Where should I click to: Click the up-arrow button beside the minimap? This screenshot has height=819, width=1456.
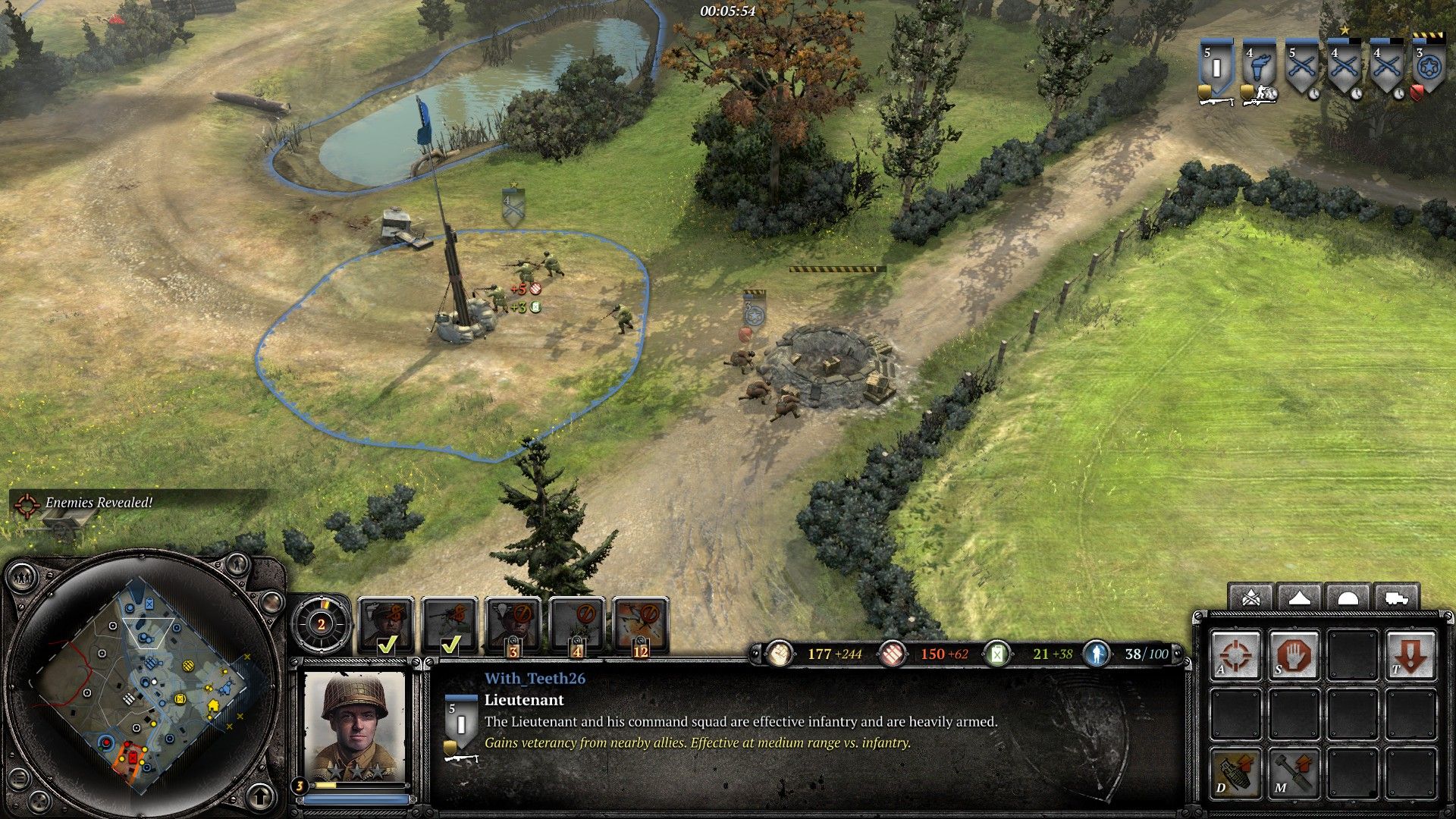coord(260,796)
